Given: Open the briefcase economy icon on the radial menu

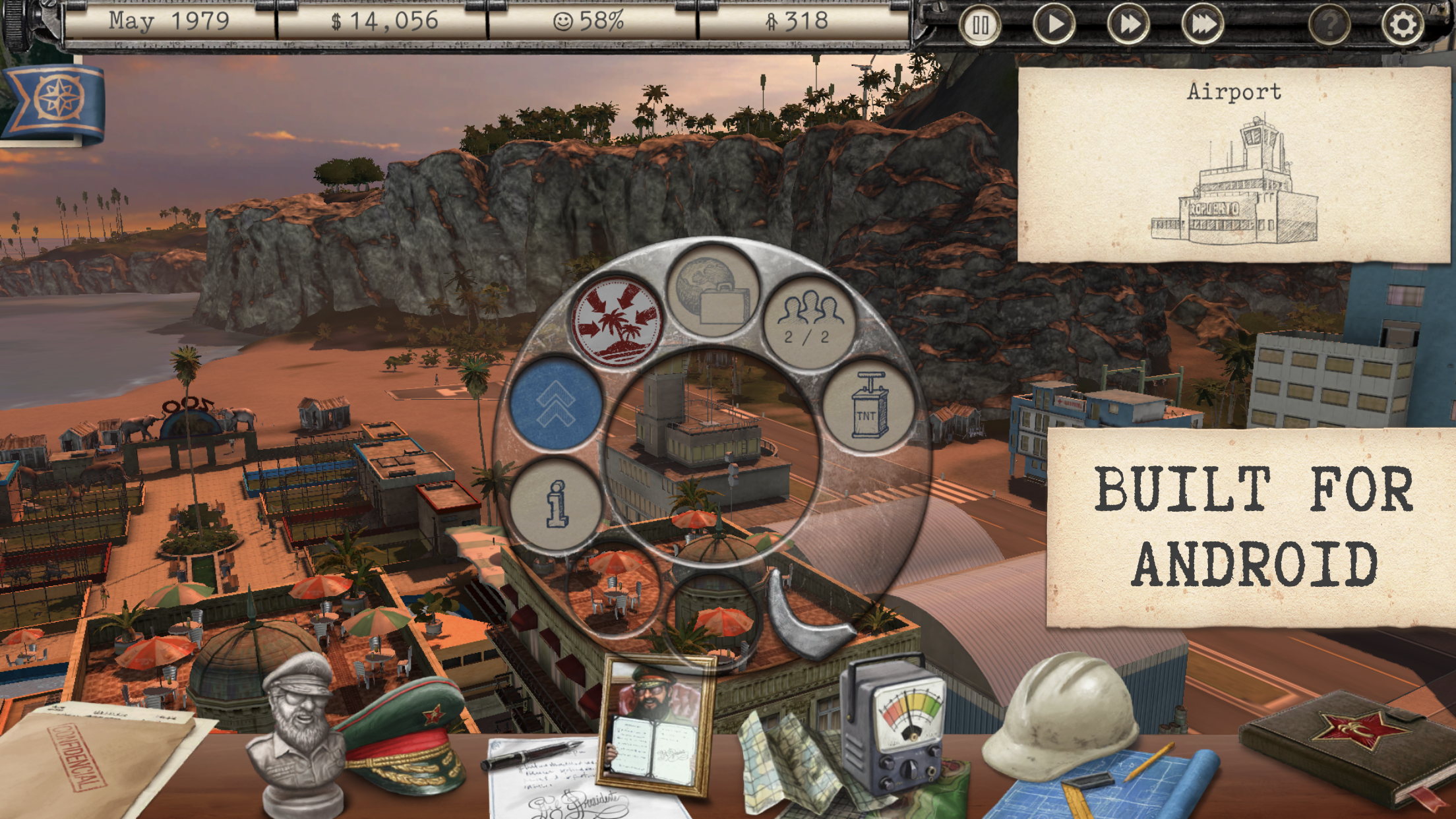Looking at the screenshot, I should pyautogui.click(x=712, y=294).
